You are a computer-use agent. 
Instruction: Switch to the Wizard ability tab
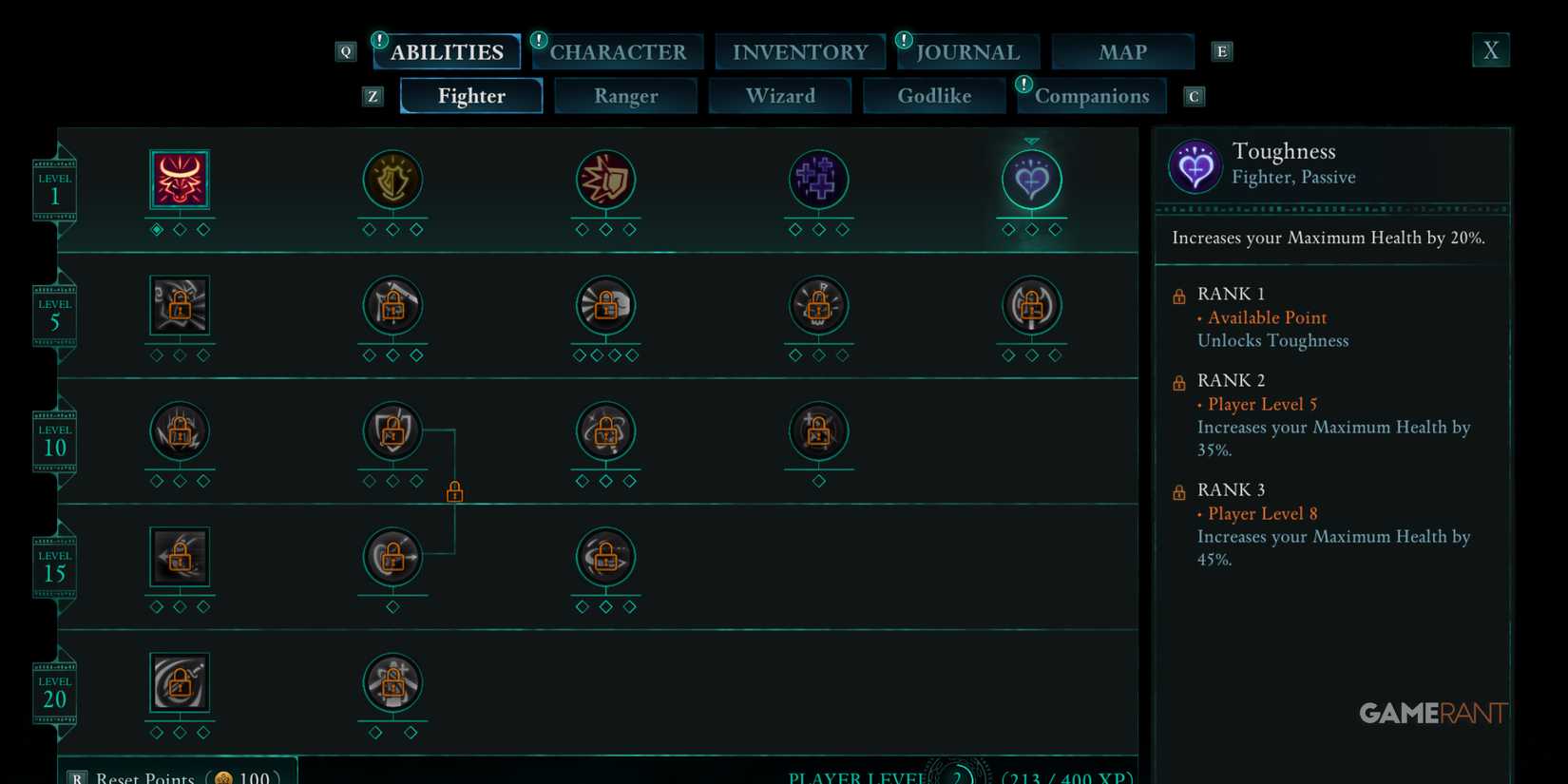[x=779, y=95]
